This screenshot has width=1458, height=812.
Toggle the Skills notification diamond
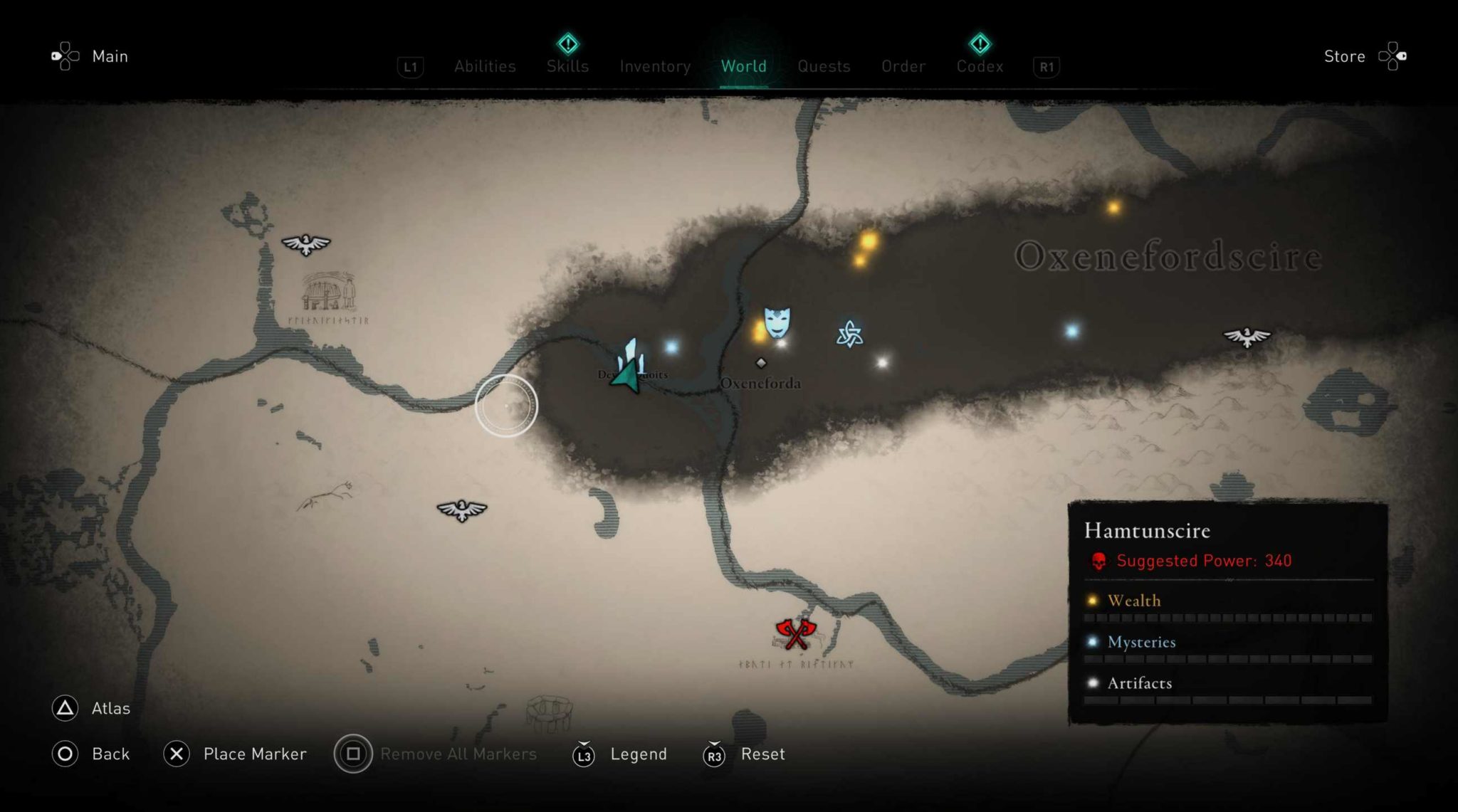567,44
